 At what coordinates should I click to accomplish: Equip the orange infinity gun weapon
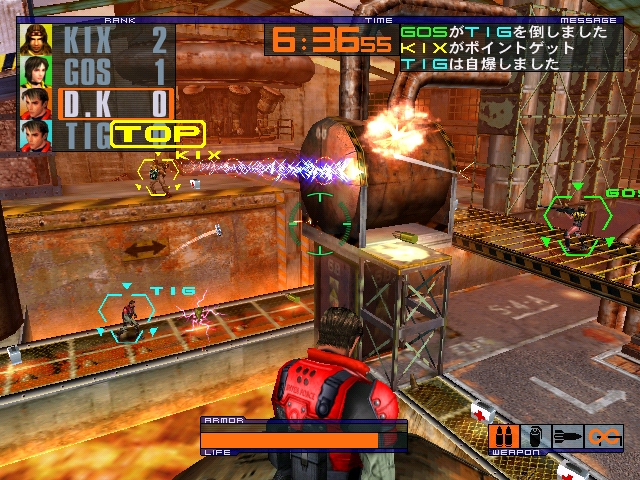point(604,436)
